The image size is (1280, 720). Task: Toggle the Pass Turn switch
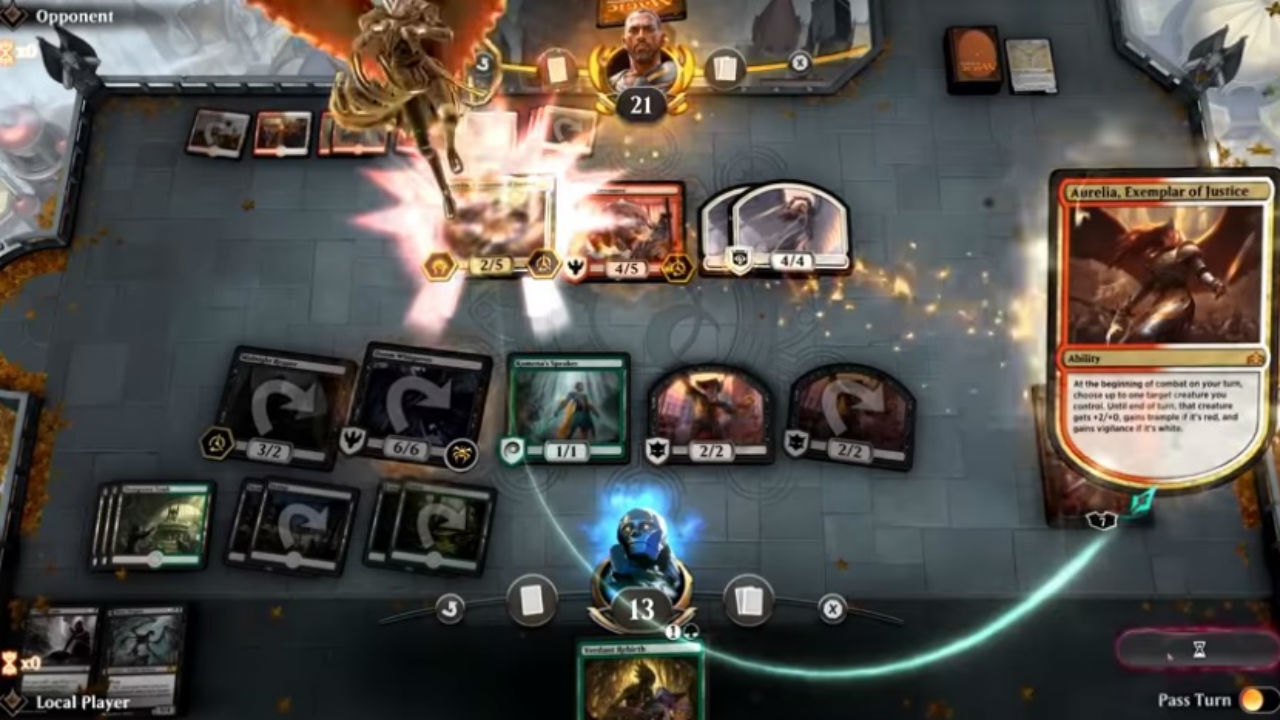coord(1255,700)
